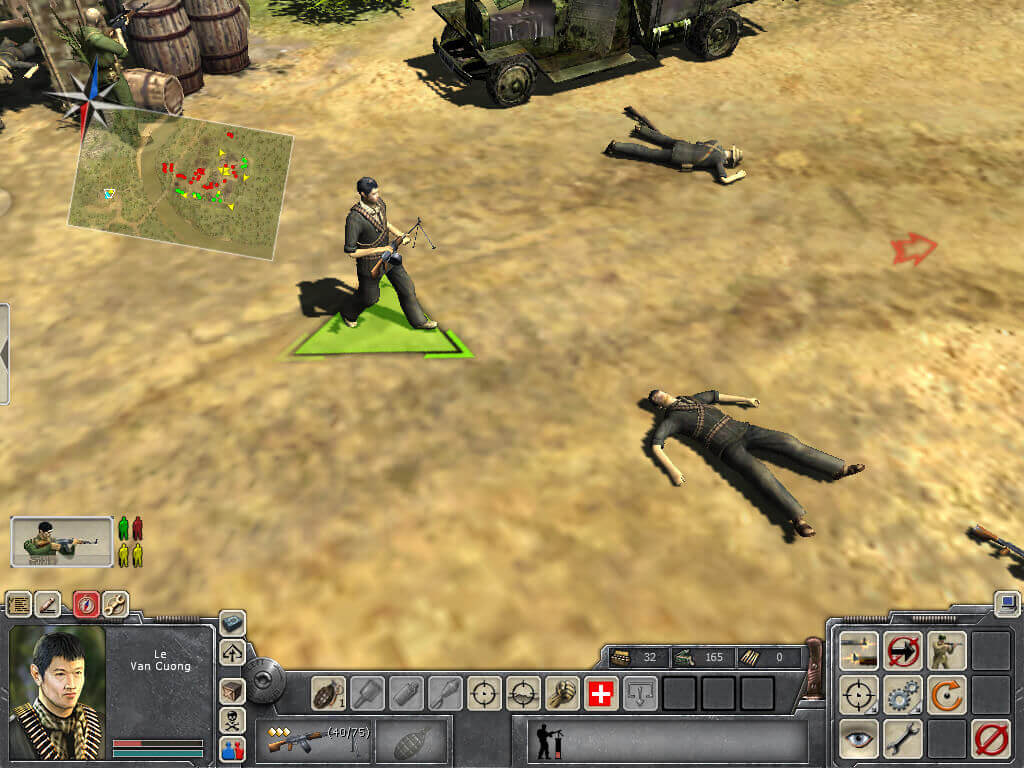This screenshot has width=1024, height=768.
Task: Open the wrench-and-chain settings icon
Action: 115,604
